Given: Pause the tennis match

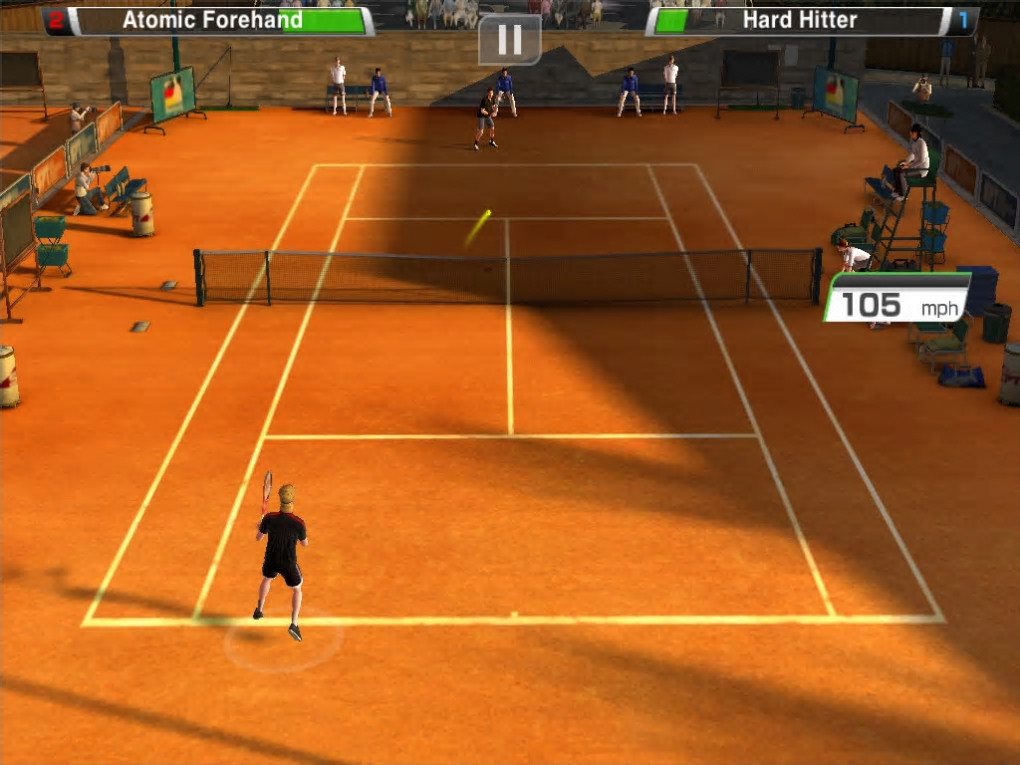Looking at the screenshot, I should [x=509, y=39].
